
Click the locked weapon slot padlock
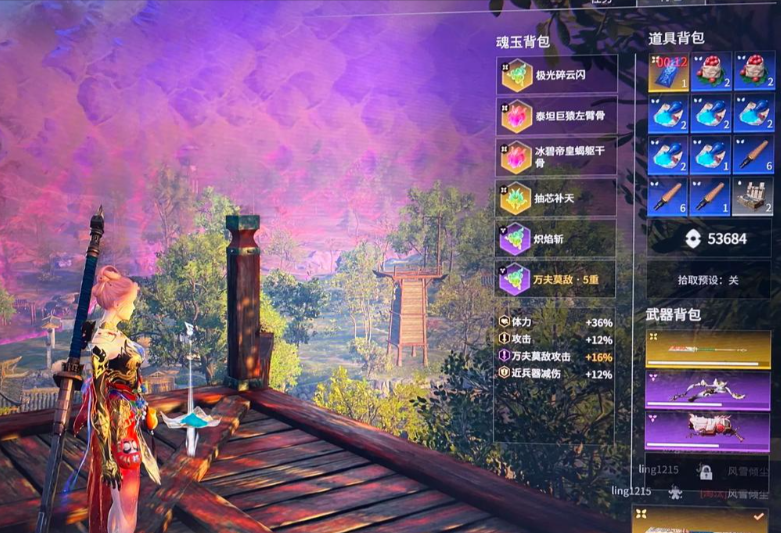click(x=705, y=472)
